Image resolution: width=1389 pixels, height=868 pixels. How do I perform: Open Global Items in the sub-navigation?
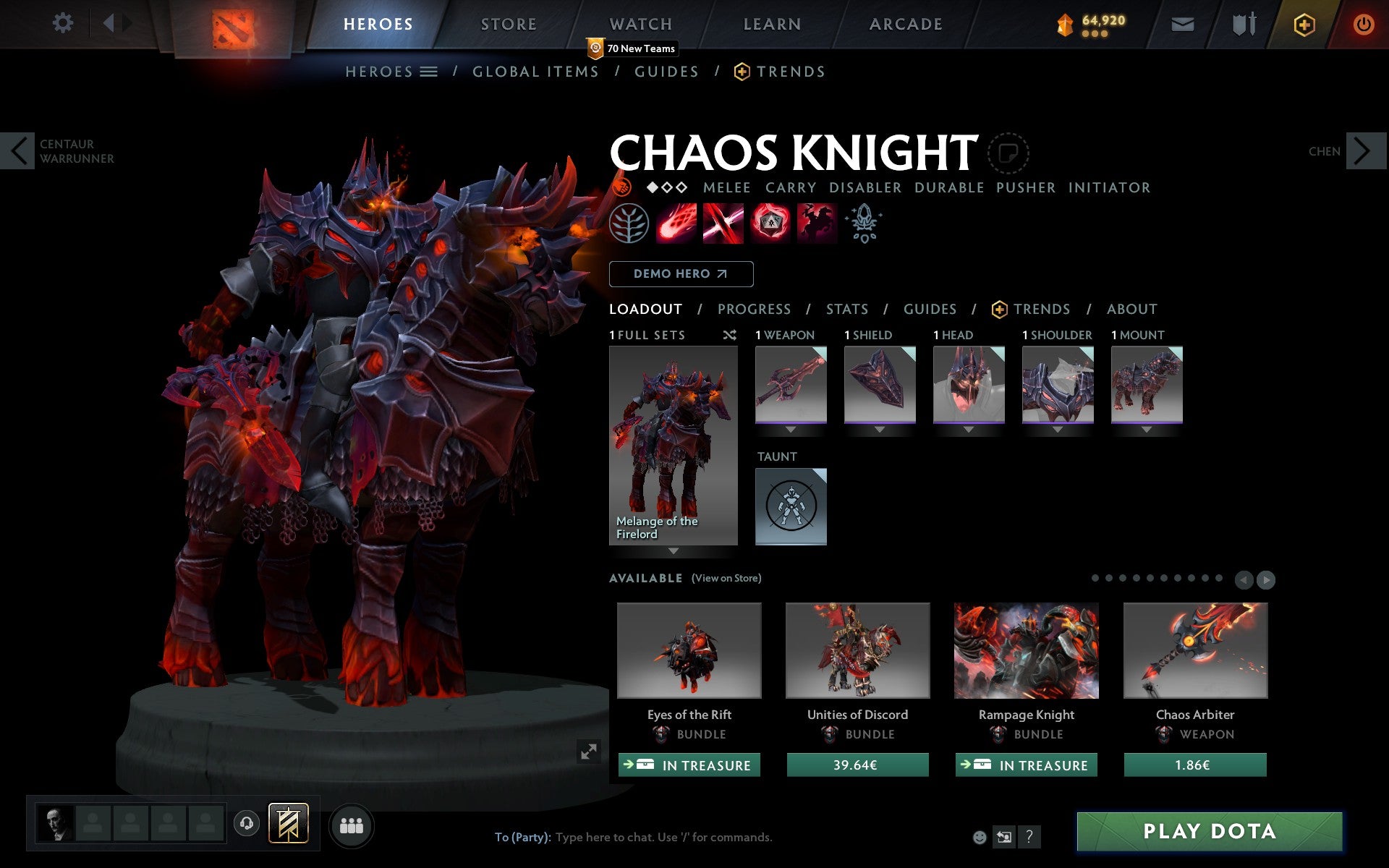coord(535,72)
